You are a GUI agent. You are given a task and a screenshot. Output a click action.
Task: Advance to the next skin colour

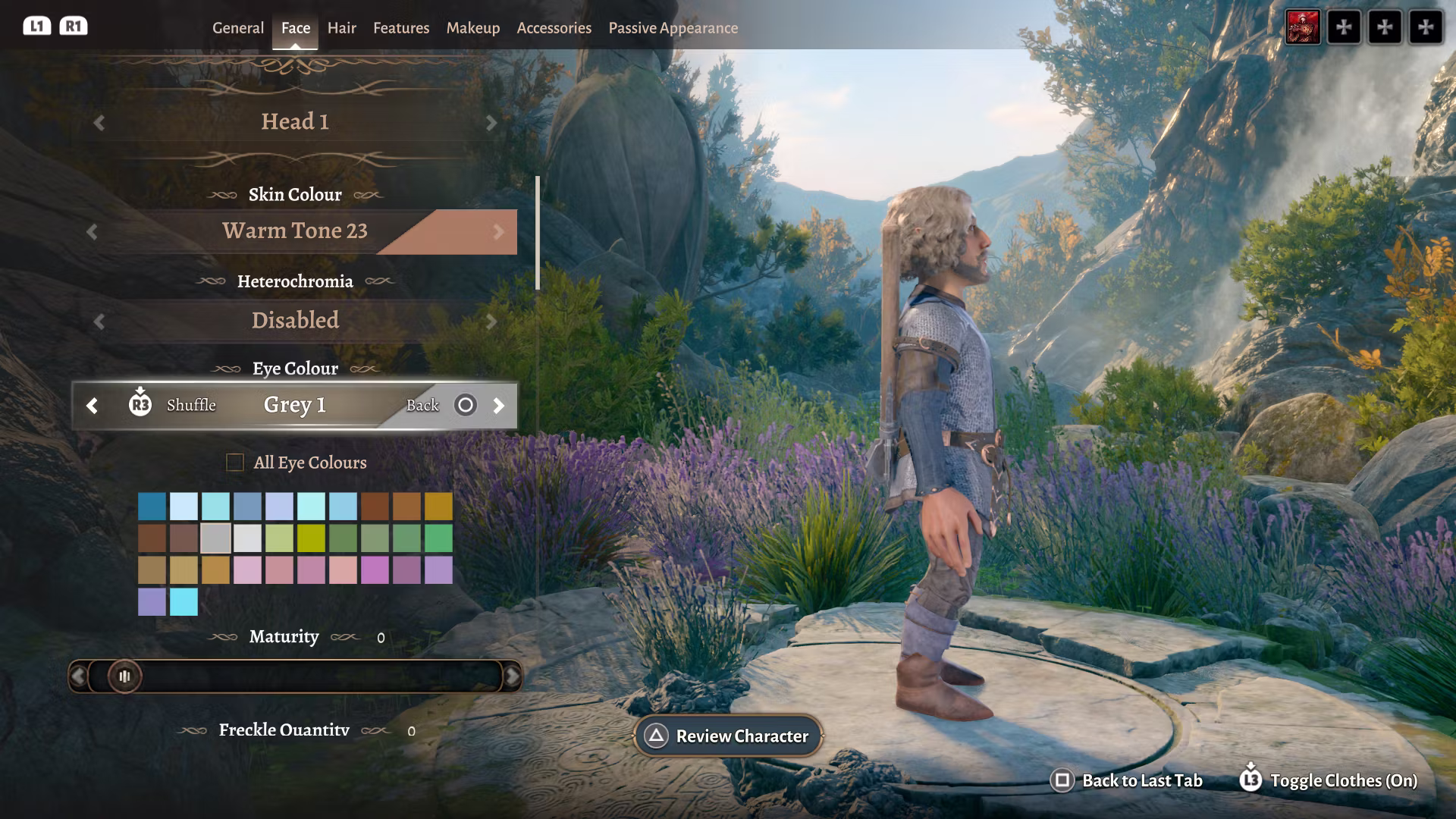(498, 232)
